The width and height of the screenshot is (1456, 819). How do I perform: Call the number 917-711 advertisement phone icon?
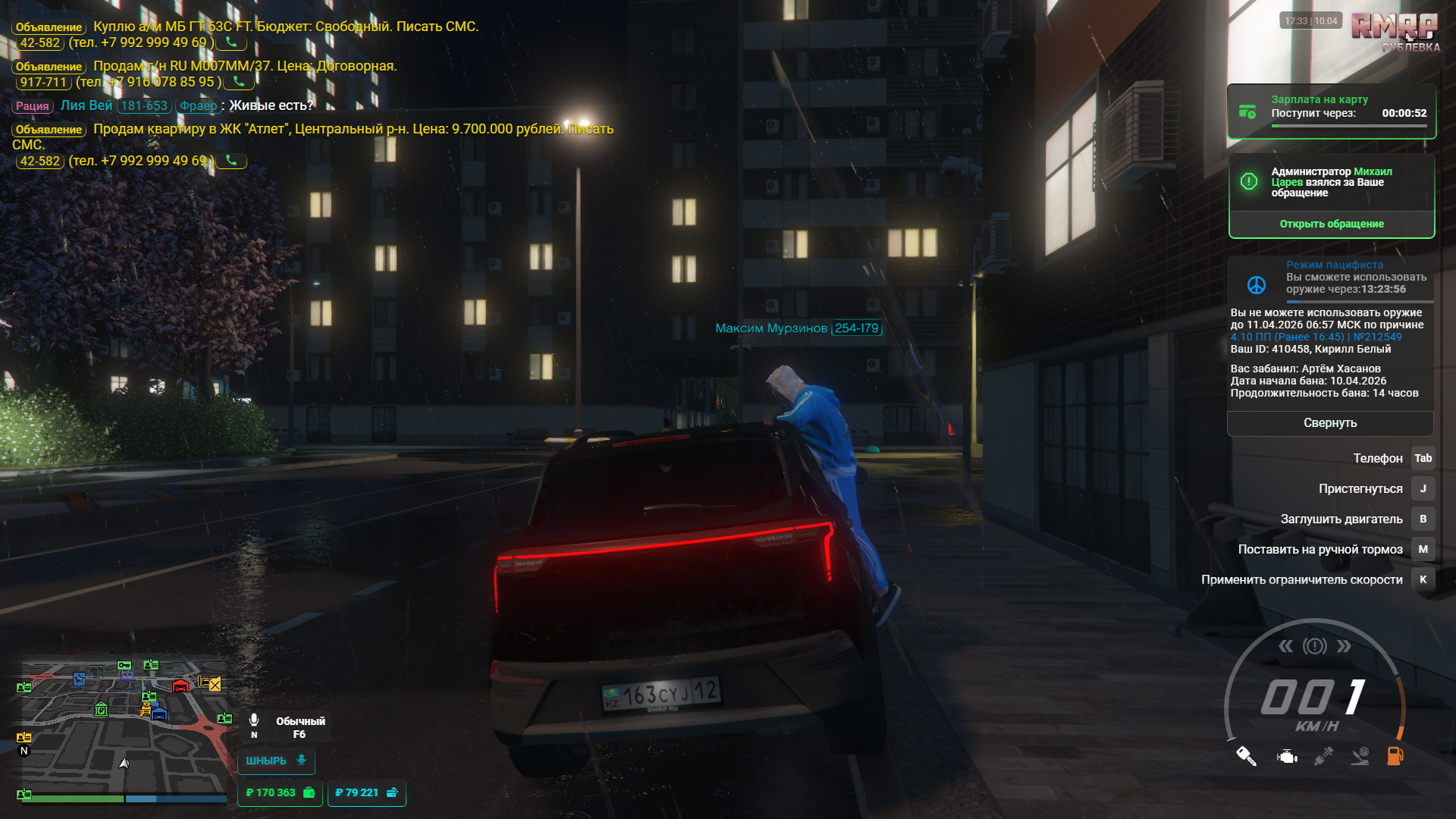pyautogui.click(x=239, y=82)
